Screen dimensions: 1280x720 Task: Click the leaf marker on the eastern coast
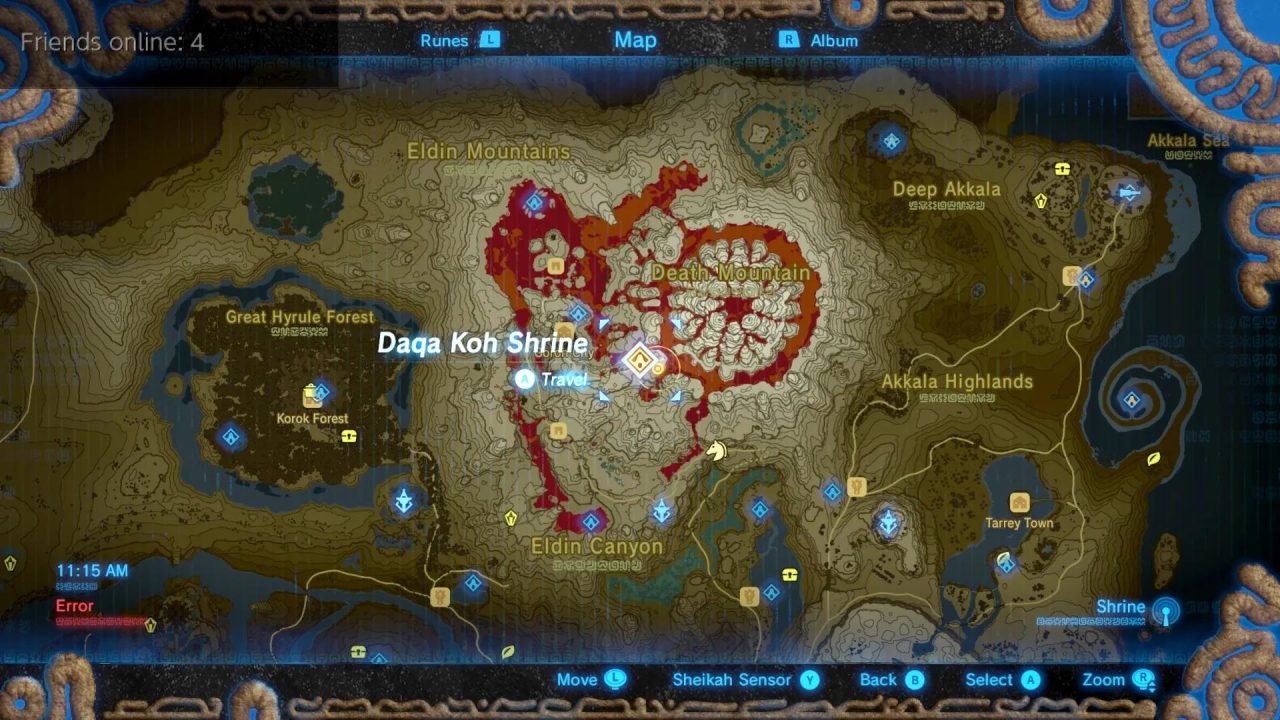point(1152,460)
